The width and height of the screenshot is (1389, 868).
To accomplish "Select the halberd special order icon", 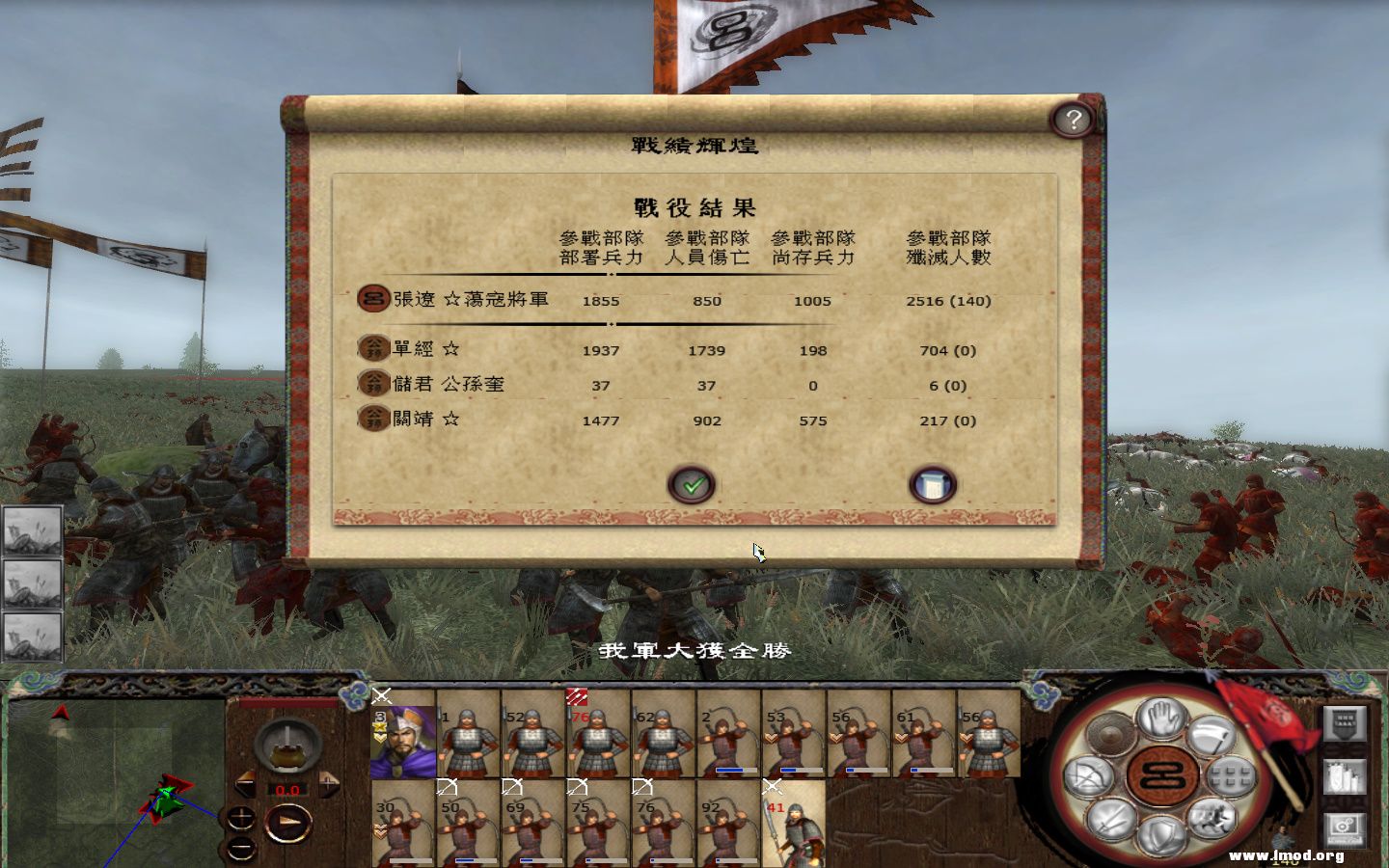I will coord(1212,737).
